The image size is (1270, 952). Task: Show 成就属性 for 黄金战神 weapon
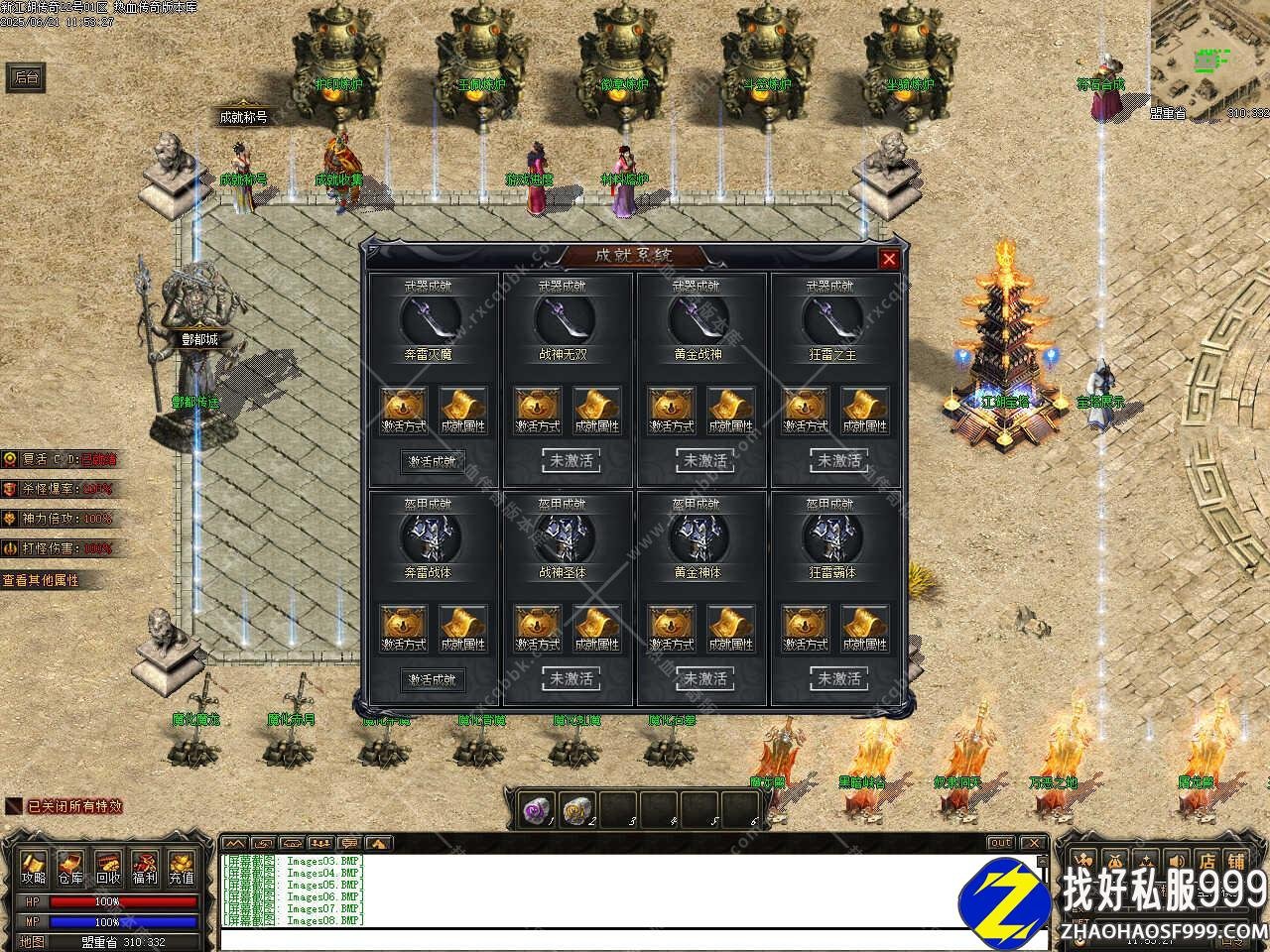click(x=730, y=411)
